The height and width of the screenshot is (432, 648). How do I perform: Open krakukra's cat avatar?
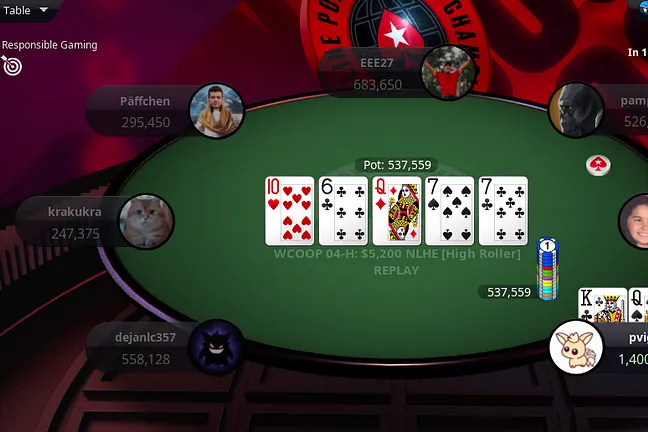(146, 221)
